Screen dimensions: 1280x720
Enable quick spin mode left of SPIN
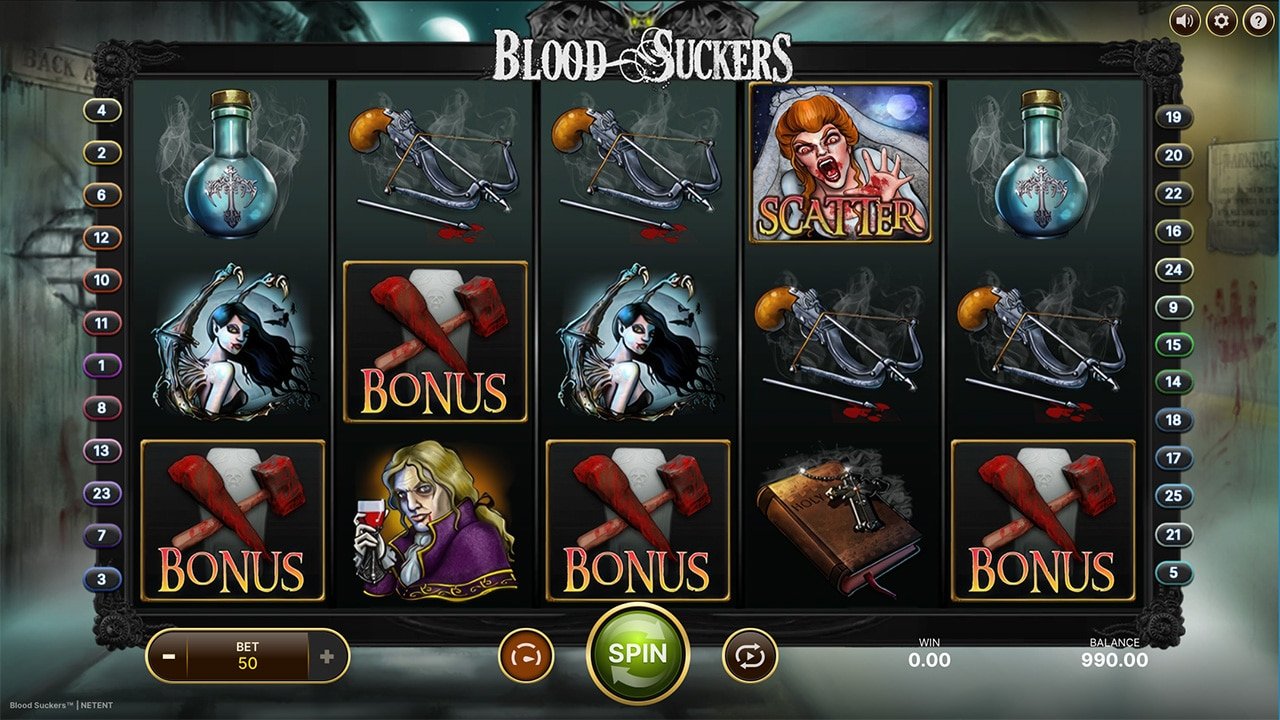click(x=526, y=655)
